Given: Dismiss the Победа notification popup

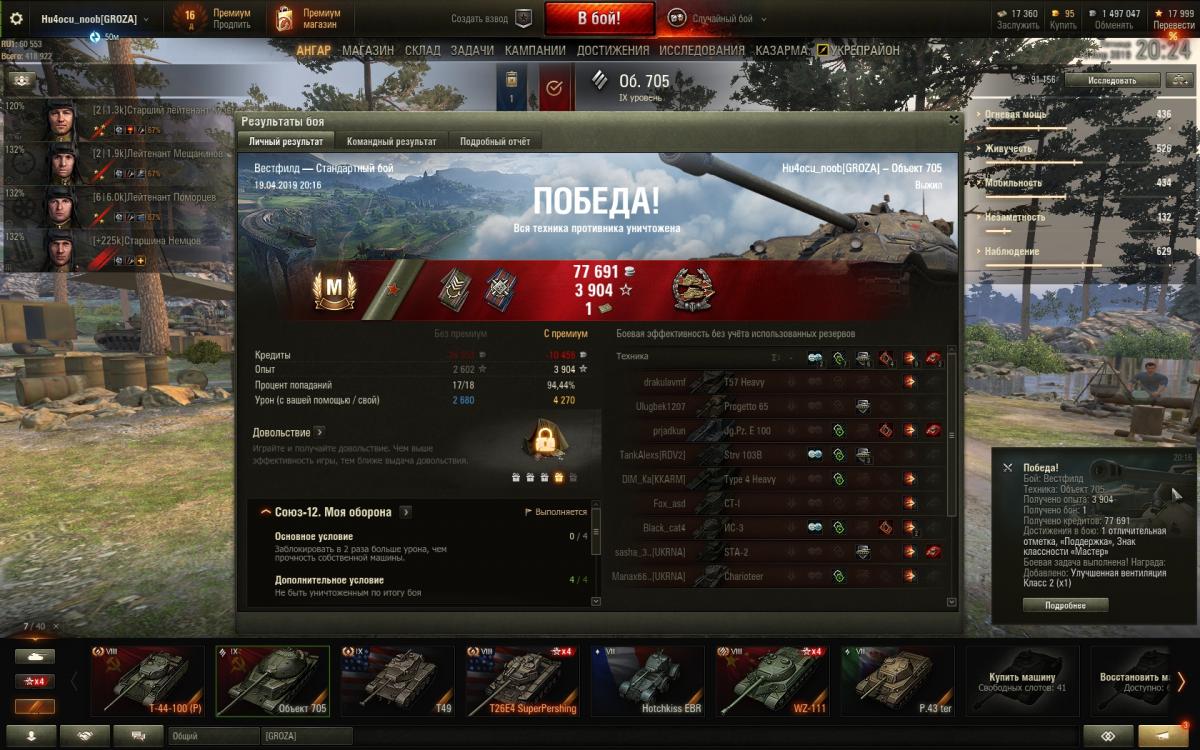Looking at the screenshot, I should coord(1007,467).
